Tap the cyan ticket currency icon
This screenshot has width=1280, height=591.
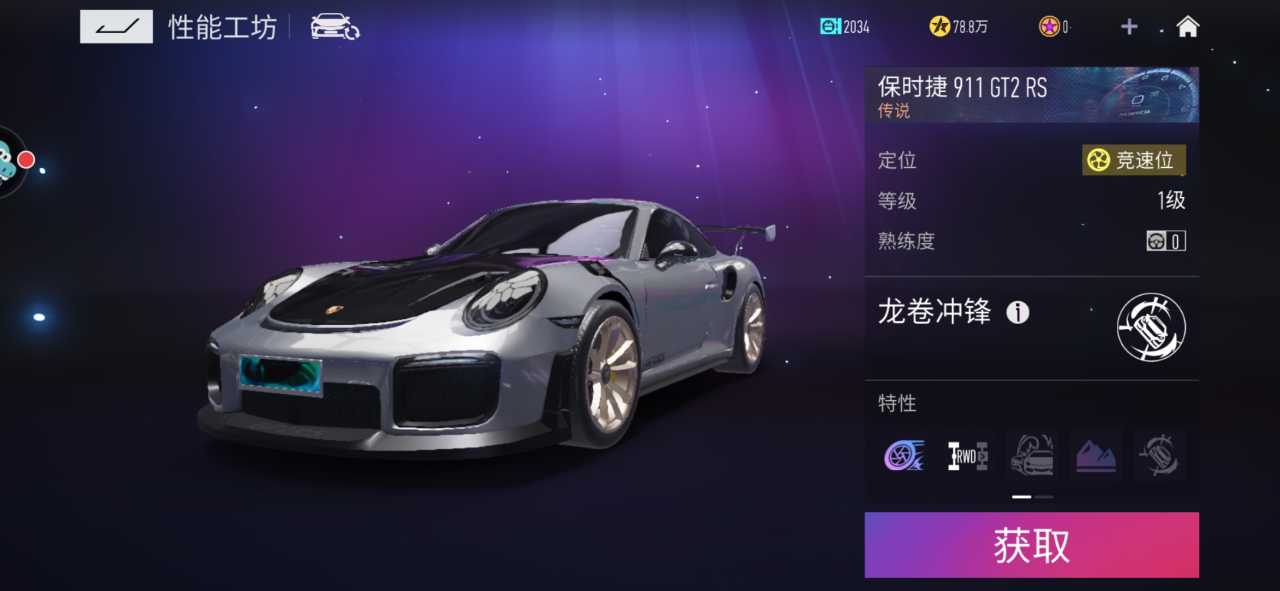[x=830, y=27]
